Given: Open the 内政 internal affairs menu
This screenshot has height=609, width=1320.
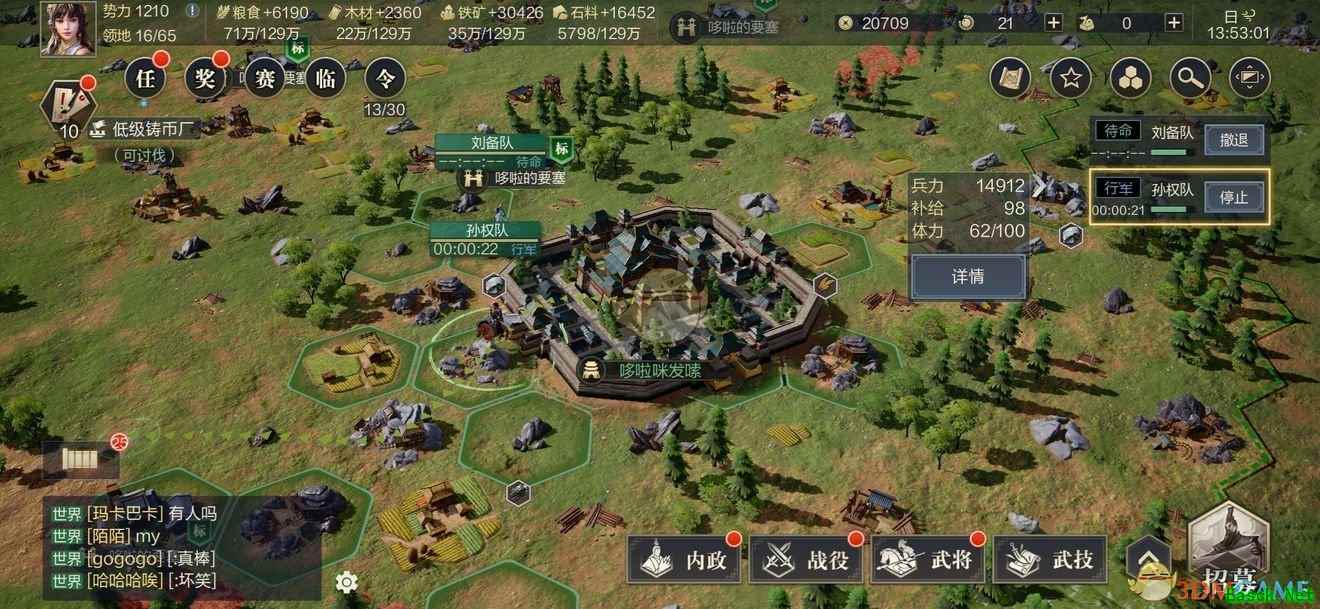Looking at the screenshot, I should [685, 560].
